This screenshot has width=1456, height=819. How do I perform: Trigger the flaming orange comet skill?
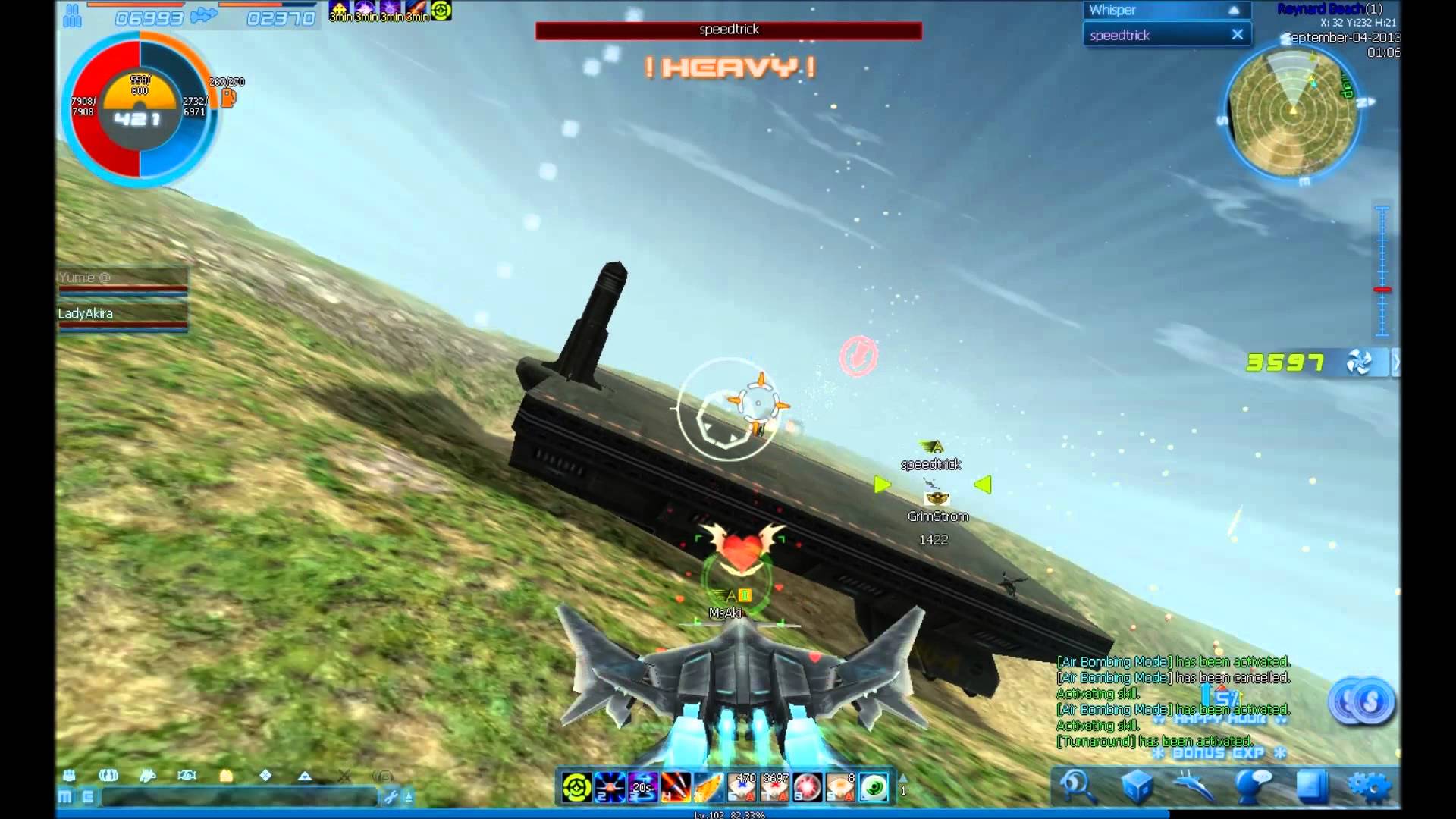click(708, 788)
